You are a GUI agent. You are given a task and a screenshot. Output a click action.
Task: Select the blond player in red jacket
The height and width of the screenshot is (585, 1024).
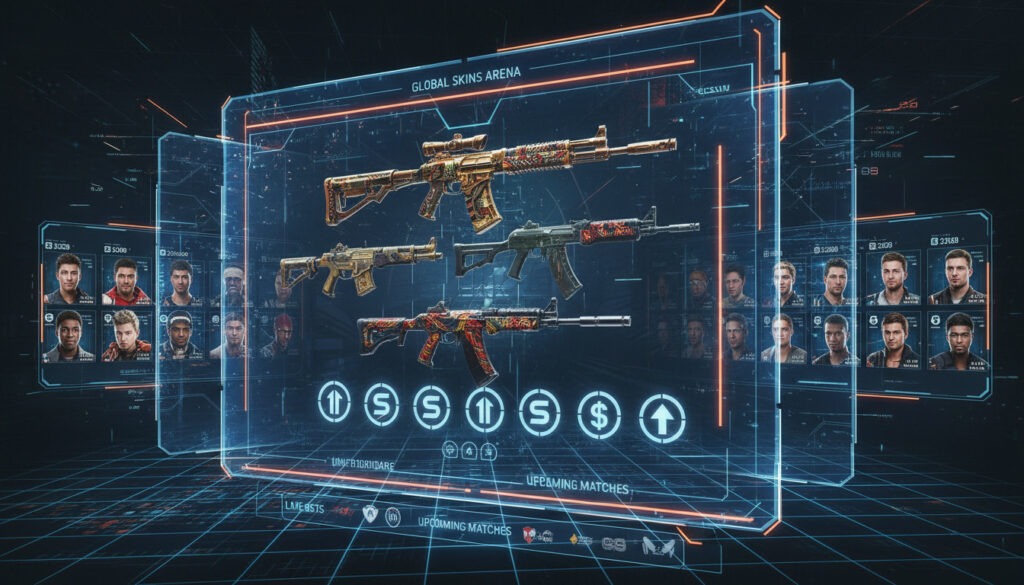[125, 335]
